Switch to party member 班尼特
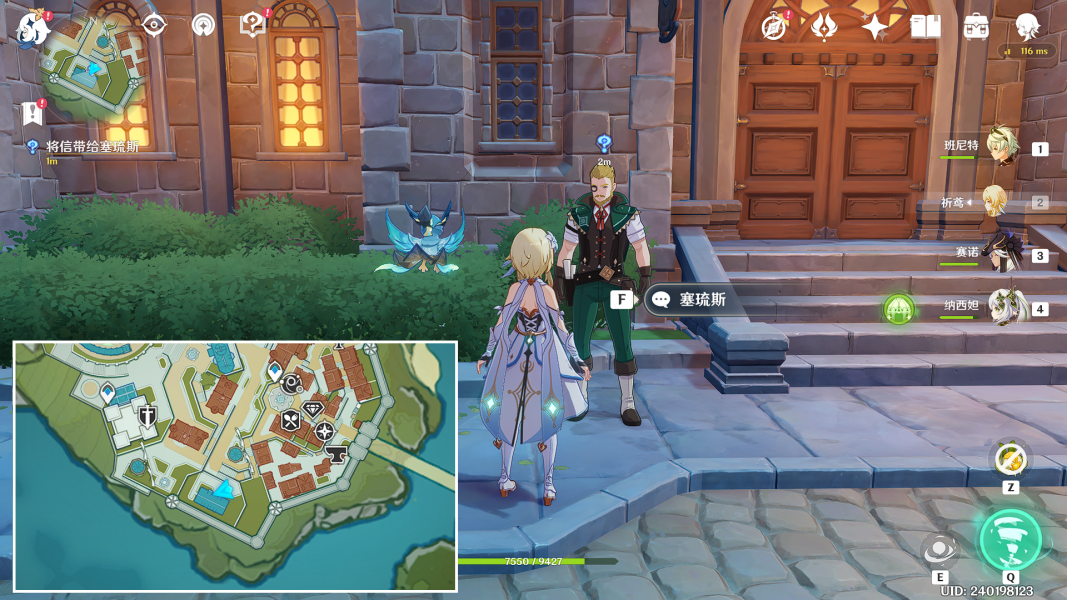 point(1001,147)
